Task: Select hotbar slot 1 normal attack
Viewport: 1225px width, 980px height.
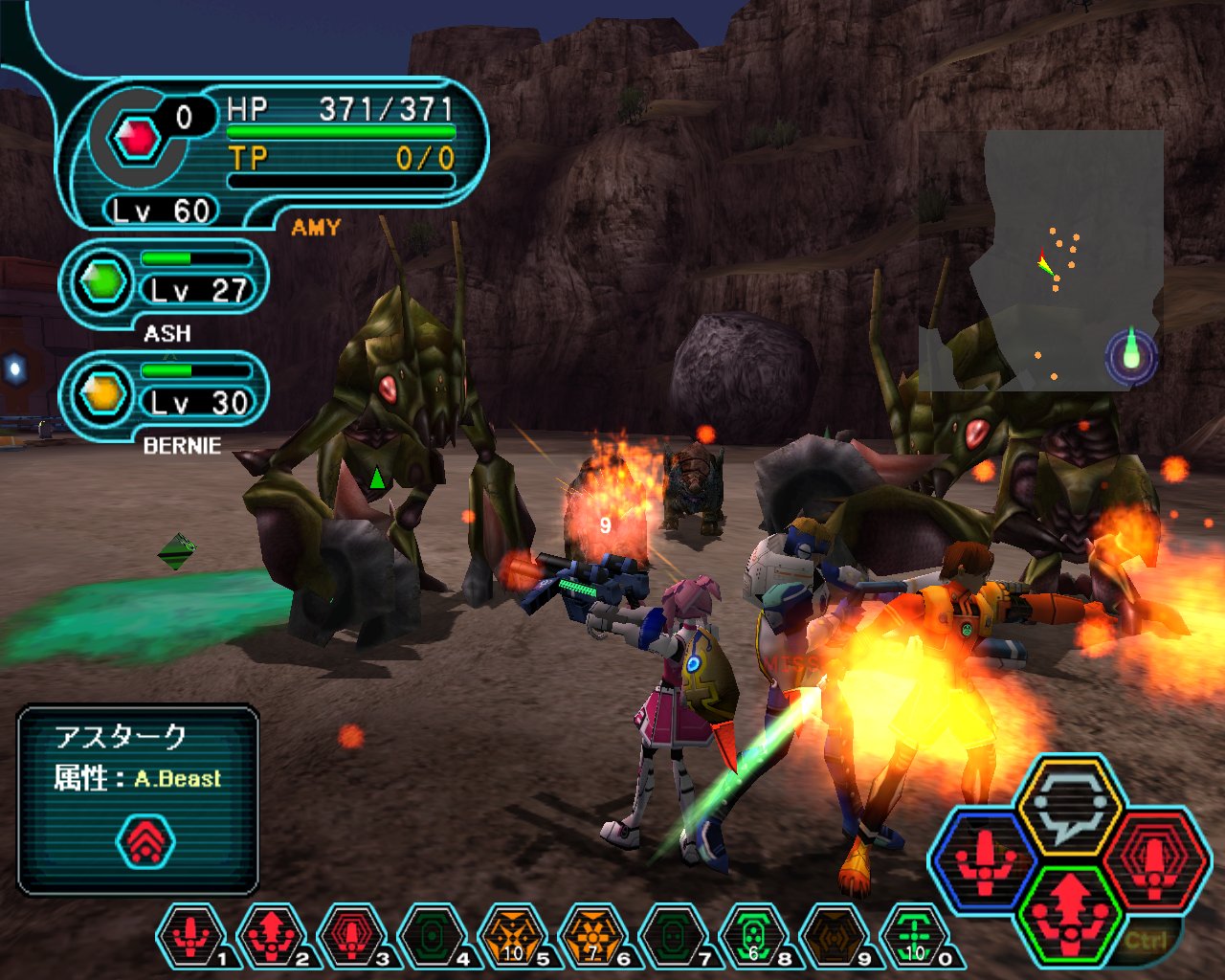Action: [x=191, y=935]
